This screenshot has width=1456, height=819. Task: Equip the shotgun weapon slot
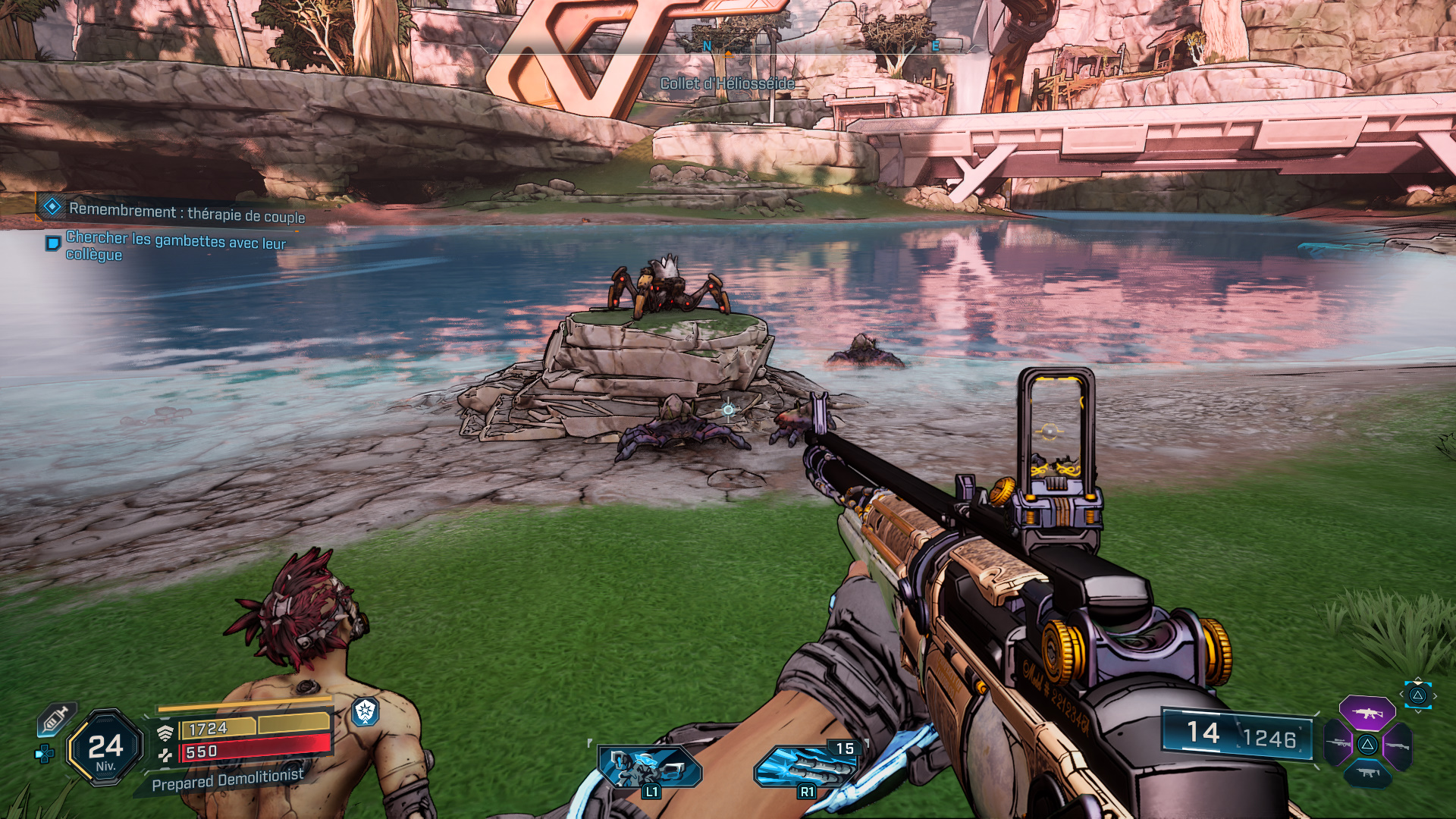pyautogui.click(x=1396, y=745)
